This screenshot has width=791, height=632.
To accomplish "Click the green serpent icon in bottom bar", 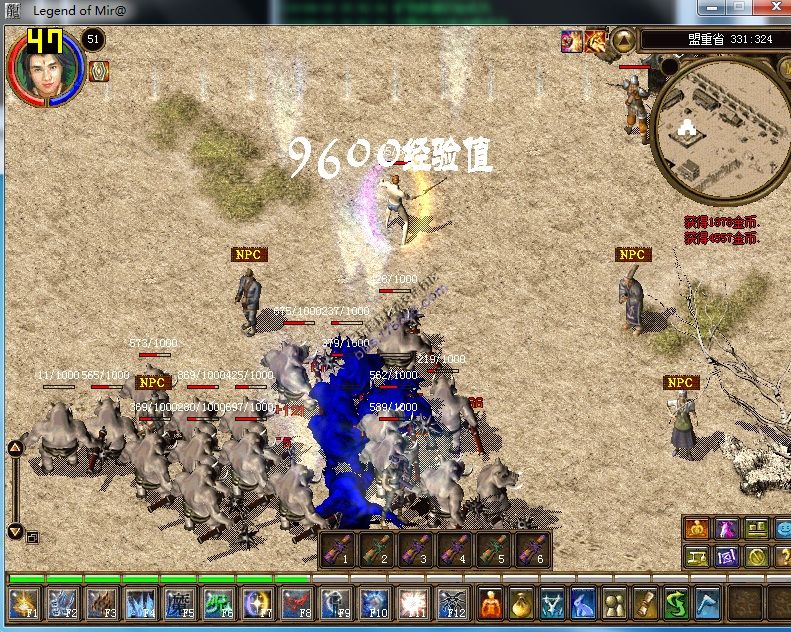I will coord(677,603).
